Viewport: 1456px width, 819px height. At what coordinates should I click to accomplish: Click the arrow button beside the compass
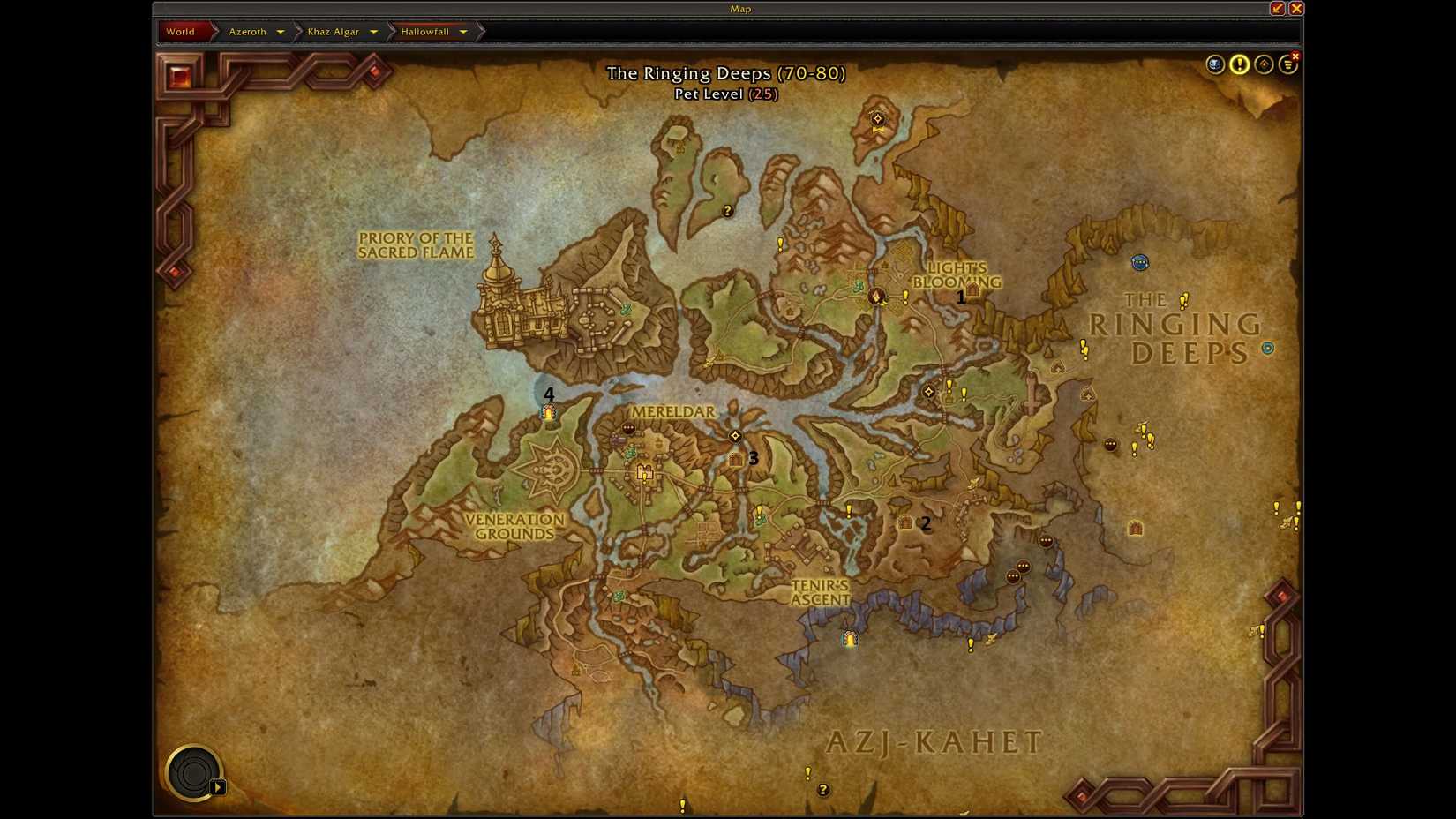[x=218, y=786]
